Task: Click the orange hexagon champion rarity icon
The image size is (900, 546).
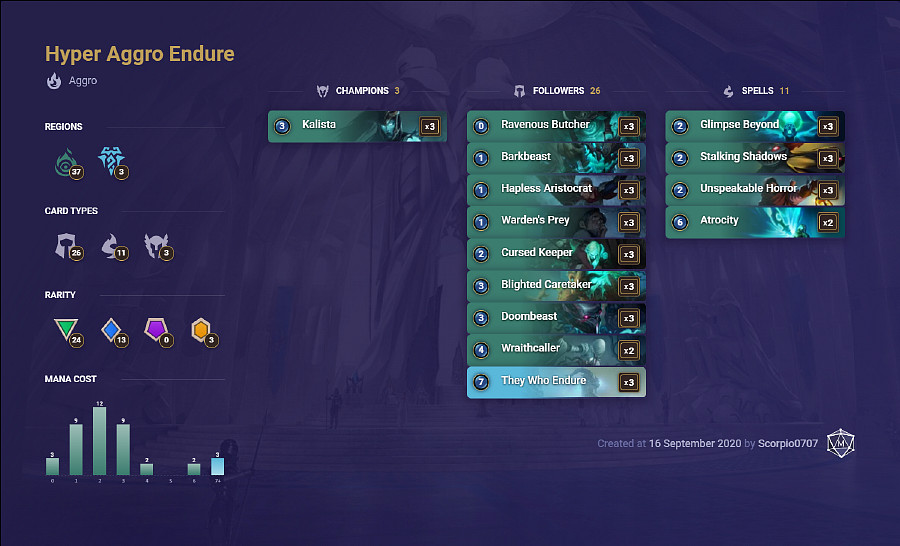Action: point(201,329)
